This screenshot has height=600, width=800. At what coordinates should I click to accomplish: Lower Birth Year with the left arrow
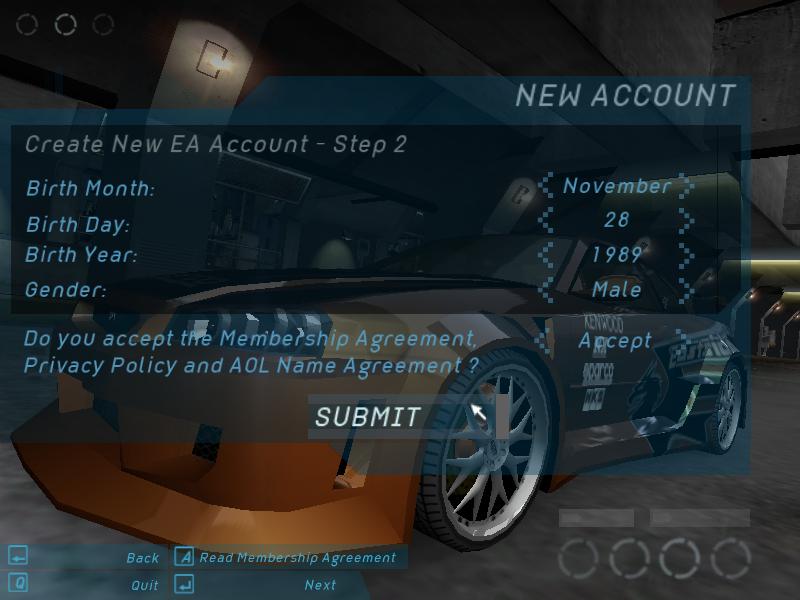tap(546, 254)
